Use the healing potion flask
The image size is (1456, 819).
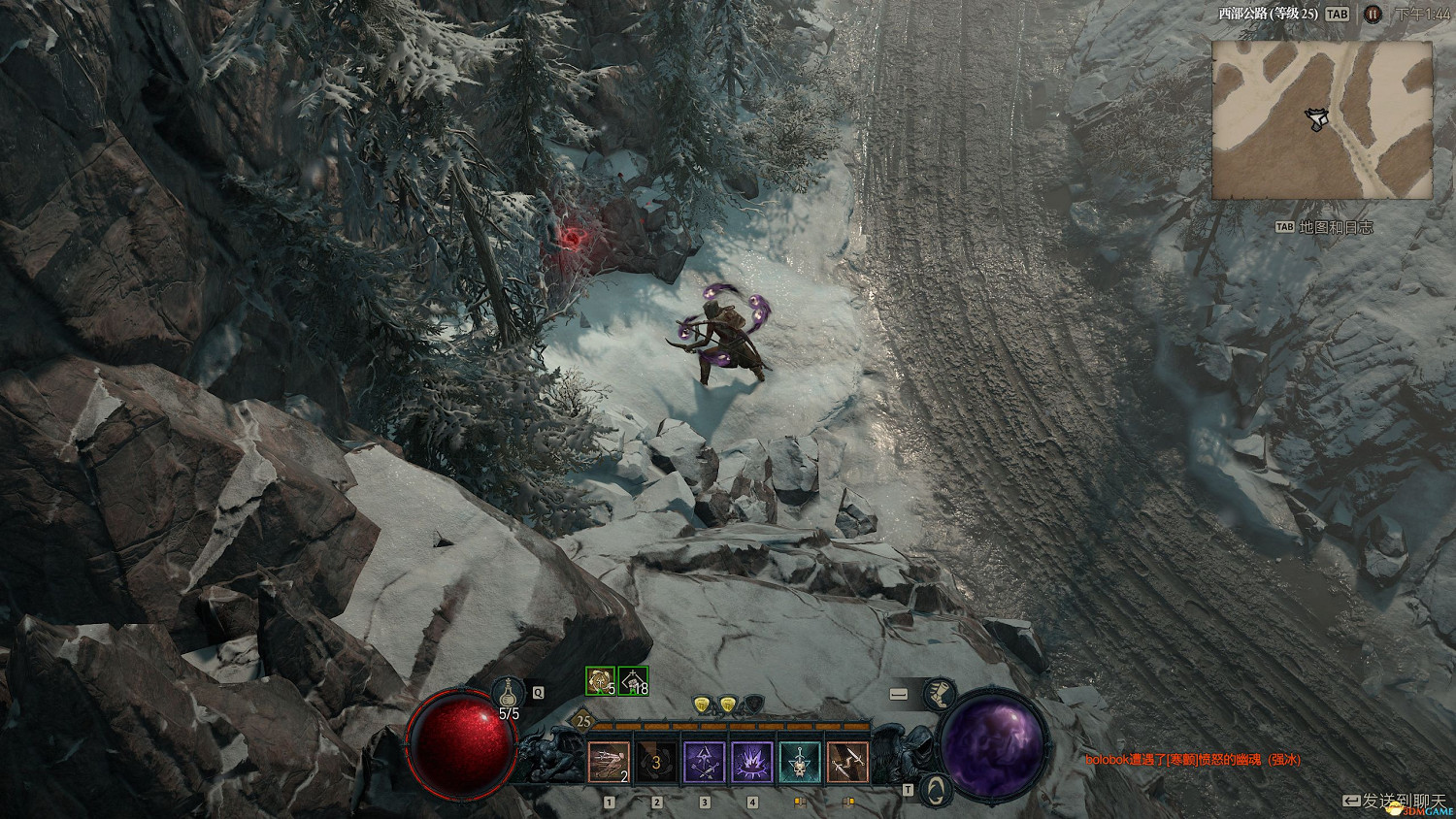pos(508,693)
